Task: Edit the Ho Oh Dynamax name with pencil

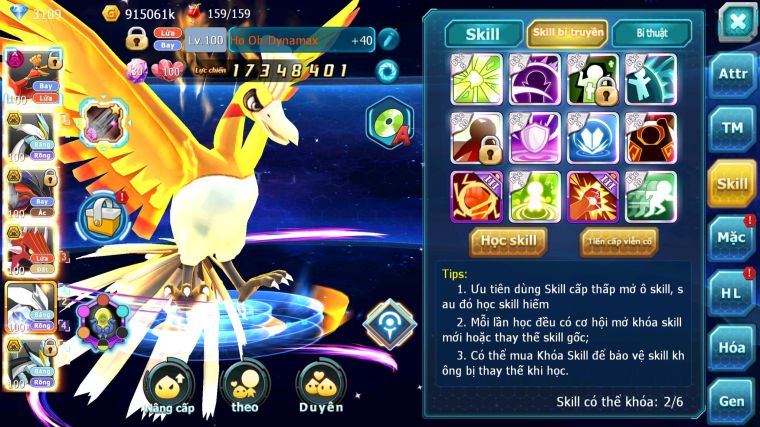Action: [389, 41]
